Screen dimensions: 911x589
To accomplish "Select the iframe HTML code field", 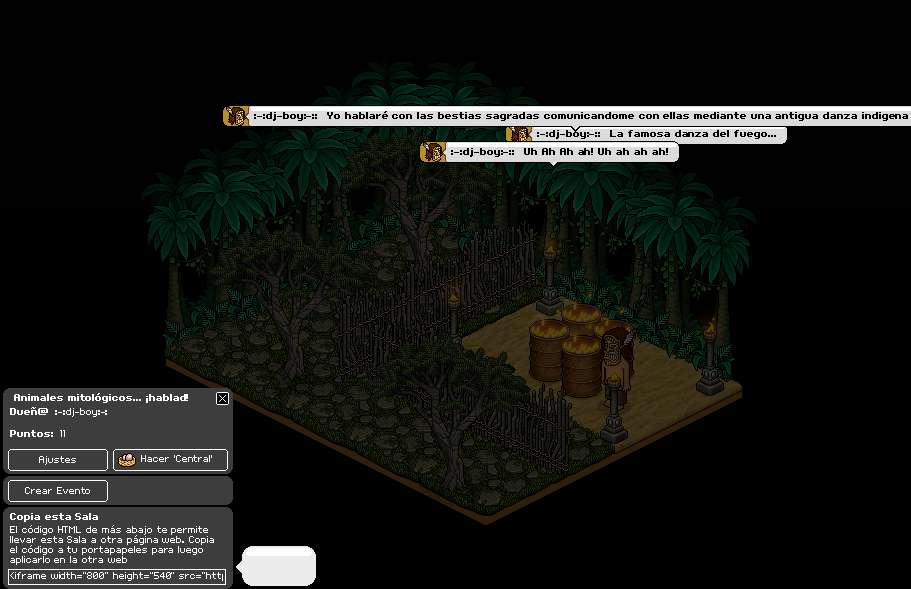I will tap(117, 576).
